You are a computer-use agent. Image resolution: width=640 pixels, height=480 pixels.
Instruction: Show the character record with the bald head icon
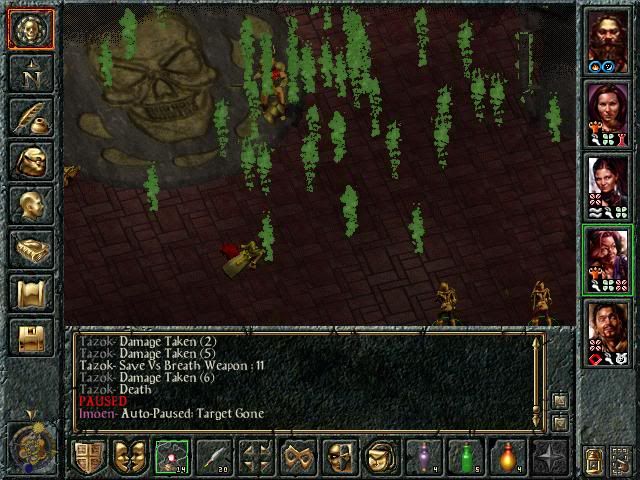click(31, 204)
